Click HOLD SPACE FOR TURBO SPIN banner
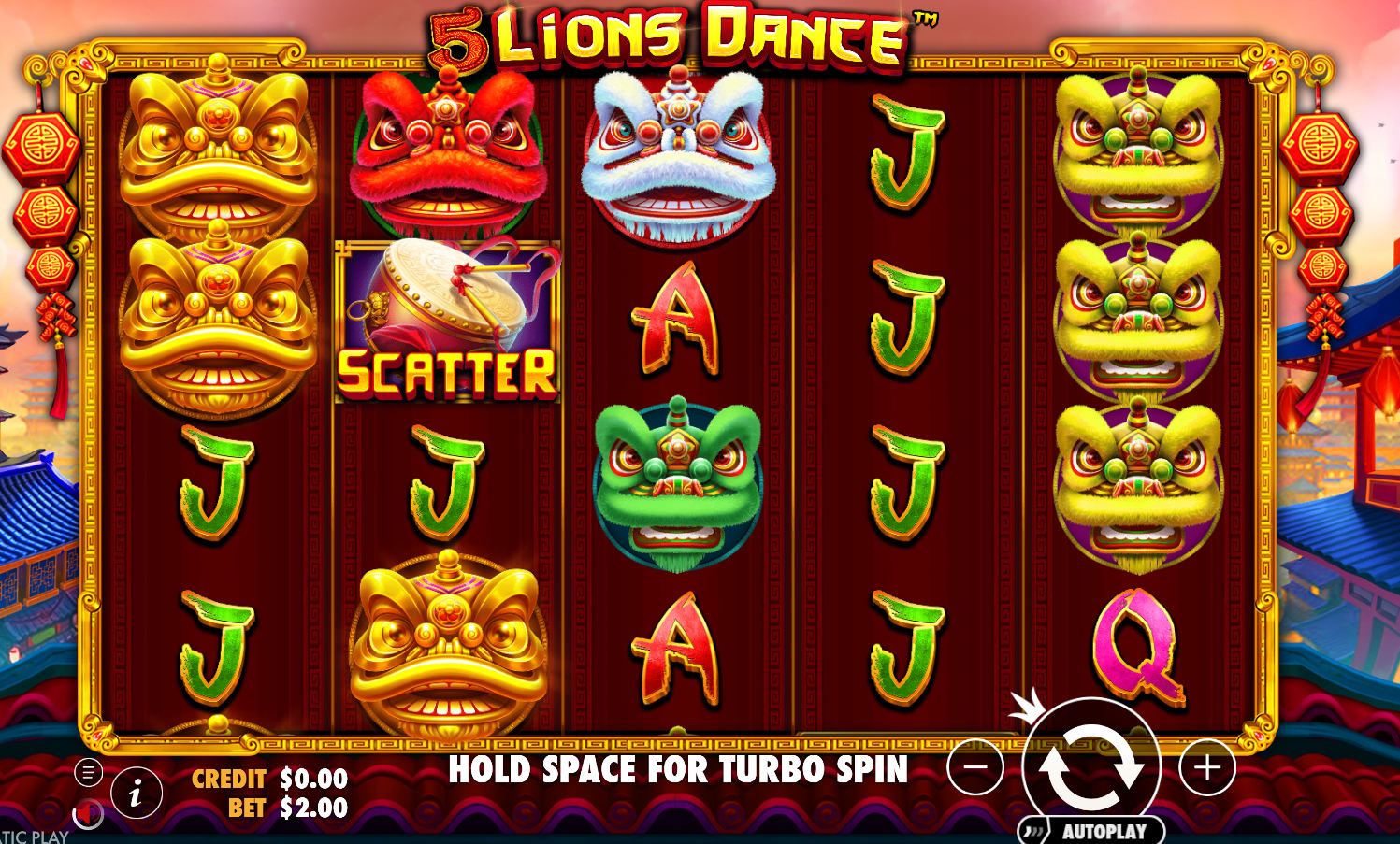The image size is (1400, 844). click(x=680, y=772)
